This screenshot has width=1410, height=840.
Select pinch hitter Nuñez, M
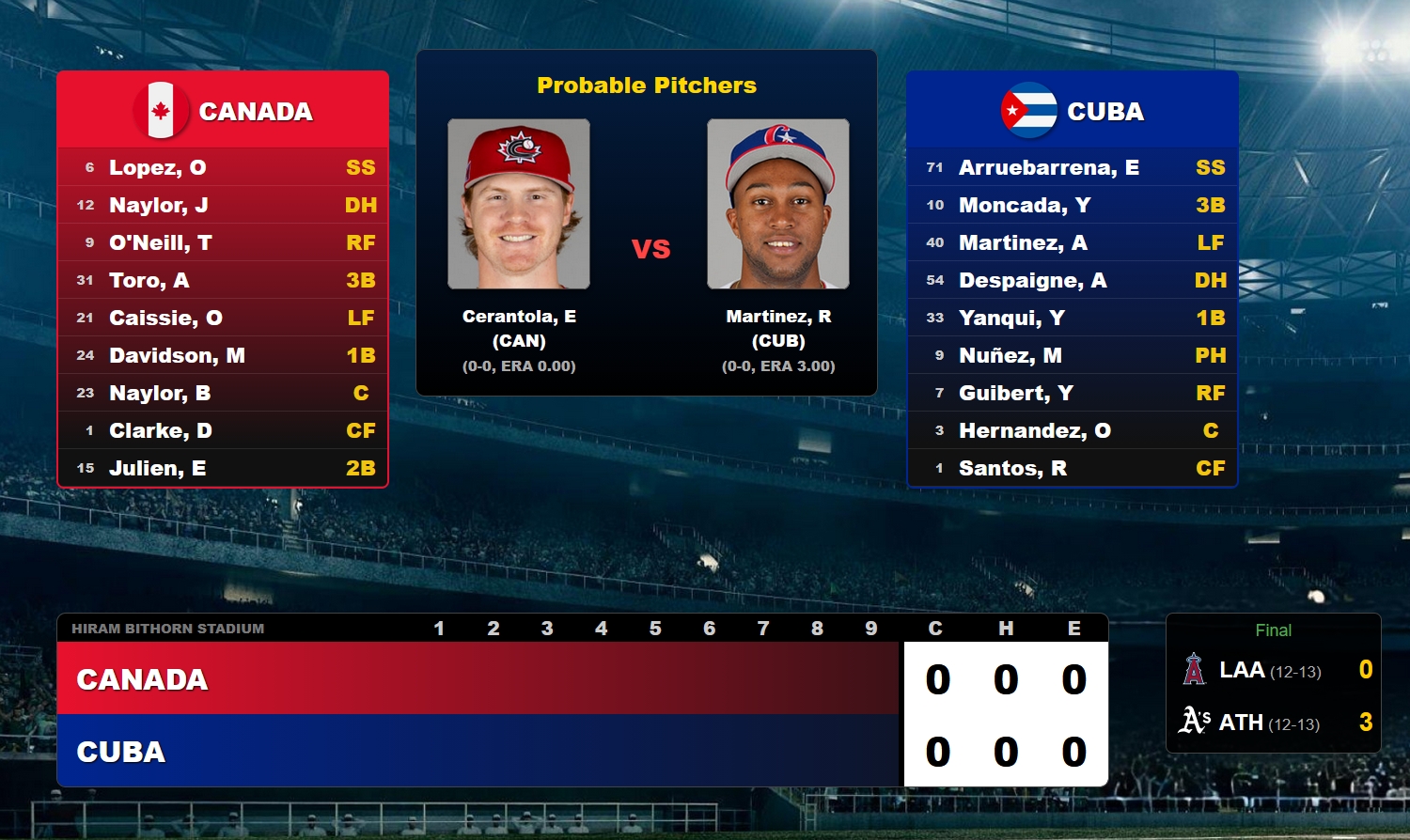1073,355
